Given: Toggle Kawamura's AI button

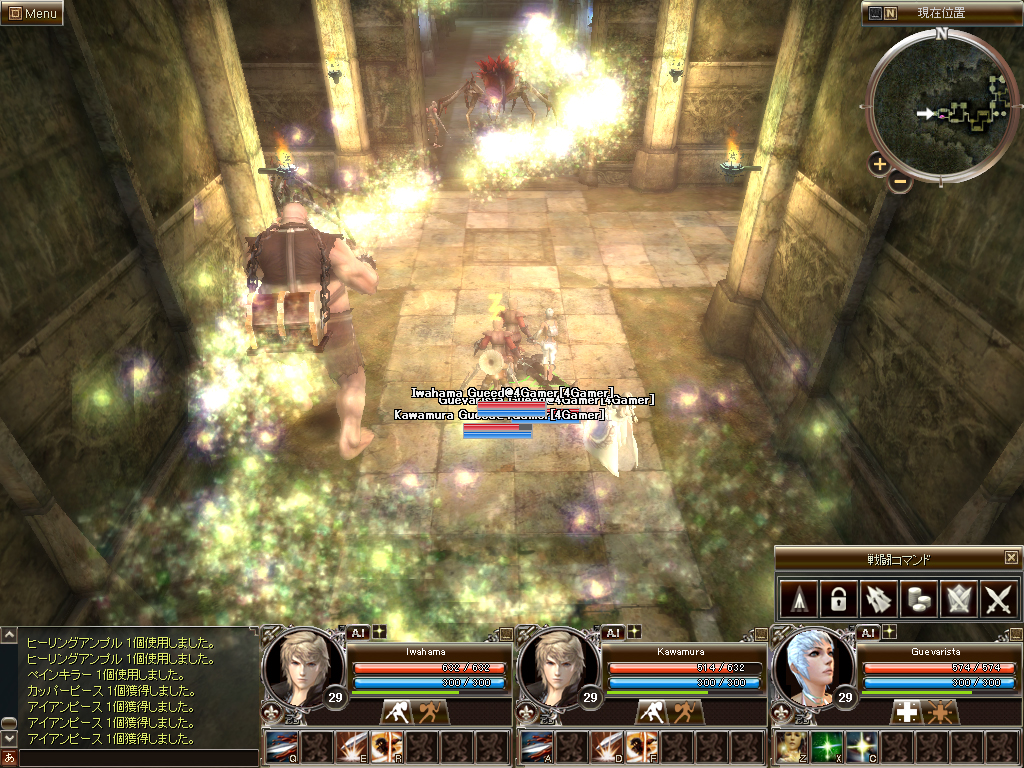Looking at the screenshot, I should 612,632.
